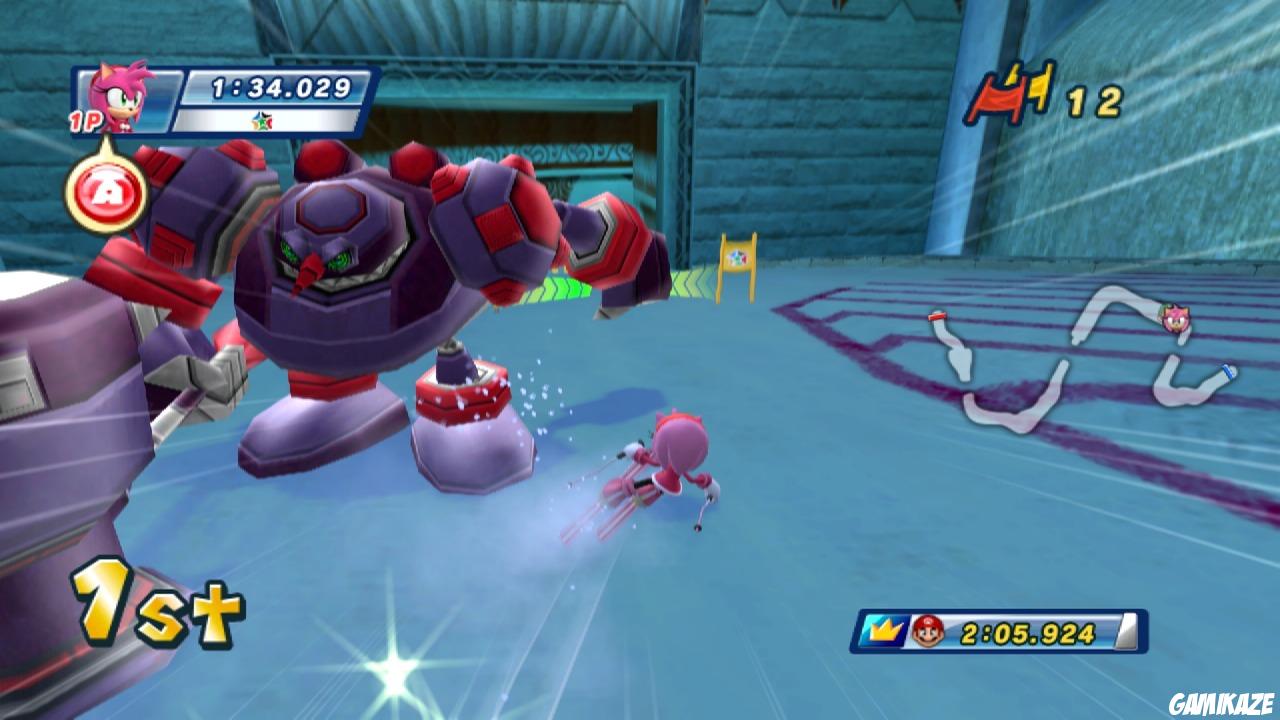
Task: Click the slalom gate flag icon
Action: coord(1000,95)
